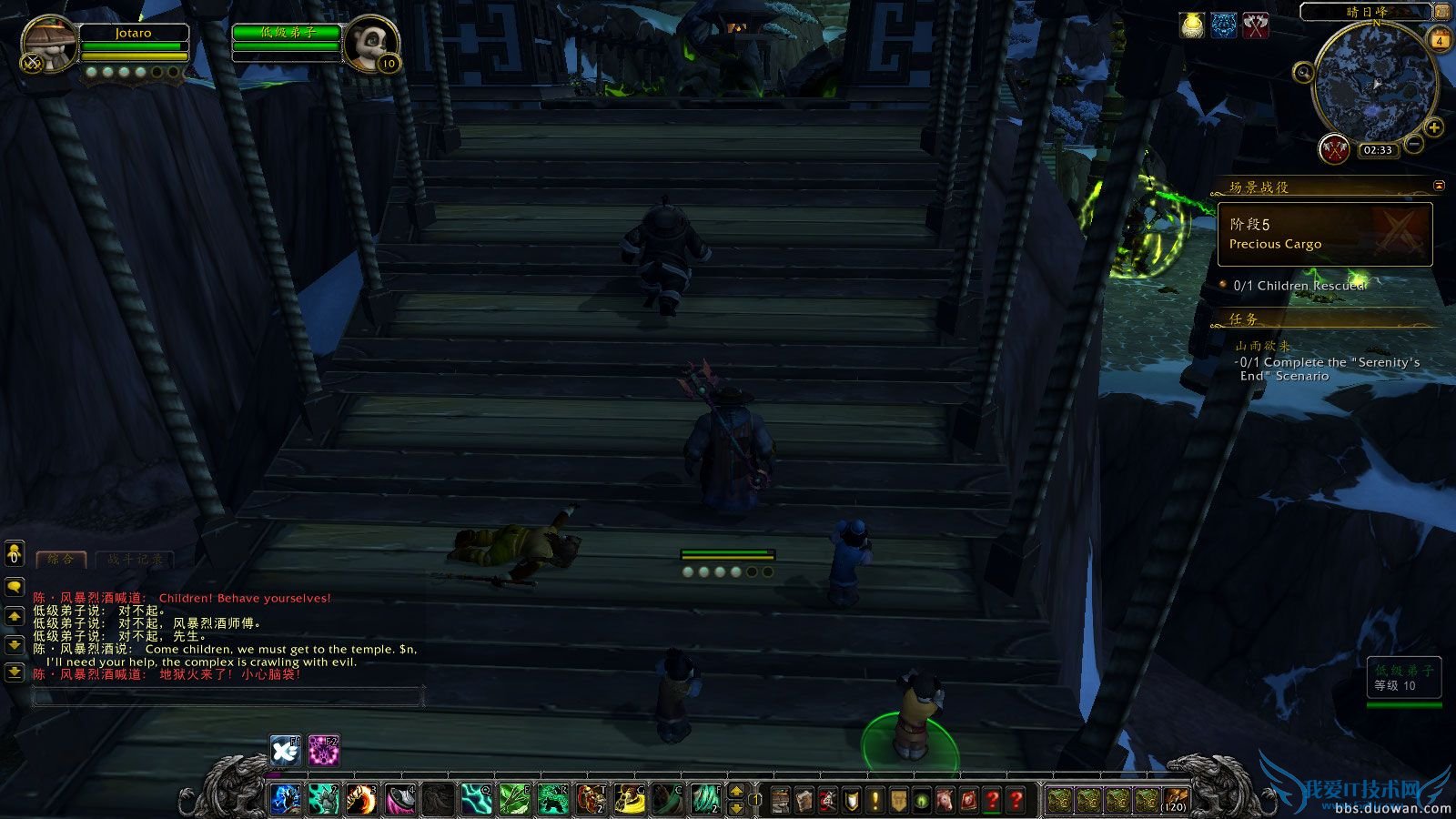Click the pig mount/collections micro menu icon
Viewport: 1456px width, 819px height.
[944, 801]
